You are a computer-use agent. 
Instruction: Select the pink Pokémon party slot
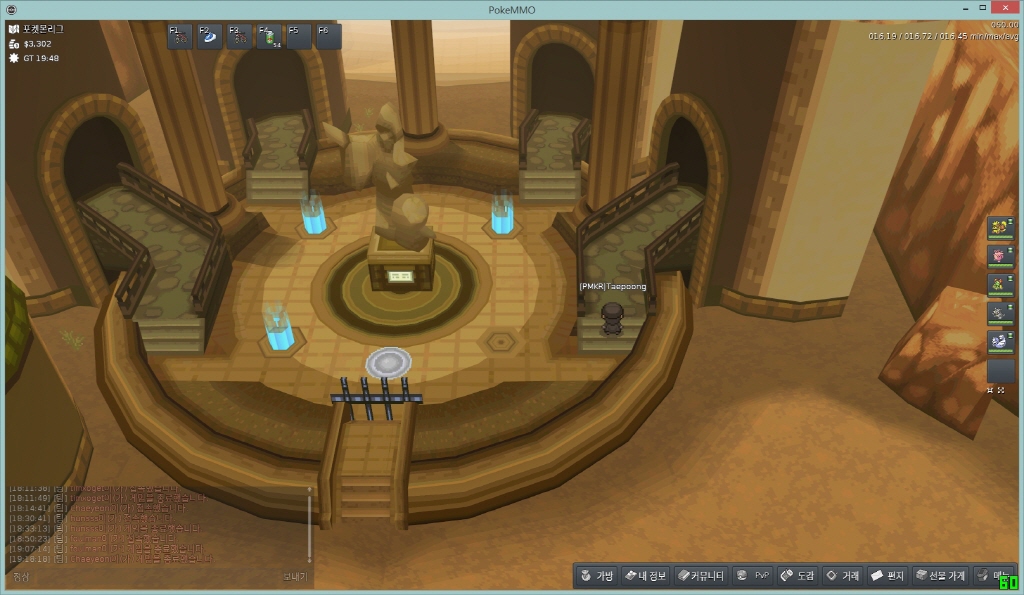click(1000, 257)
